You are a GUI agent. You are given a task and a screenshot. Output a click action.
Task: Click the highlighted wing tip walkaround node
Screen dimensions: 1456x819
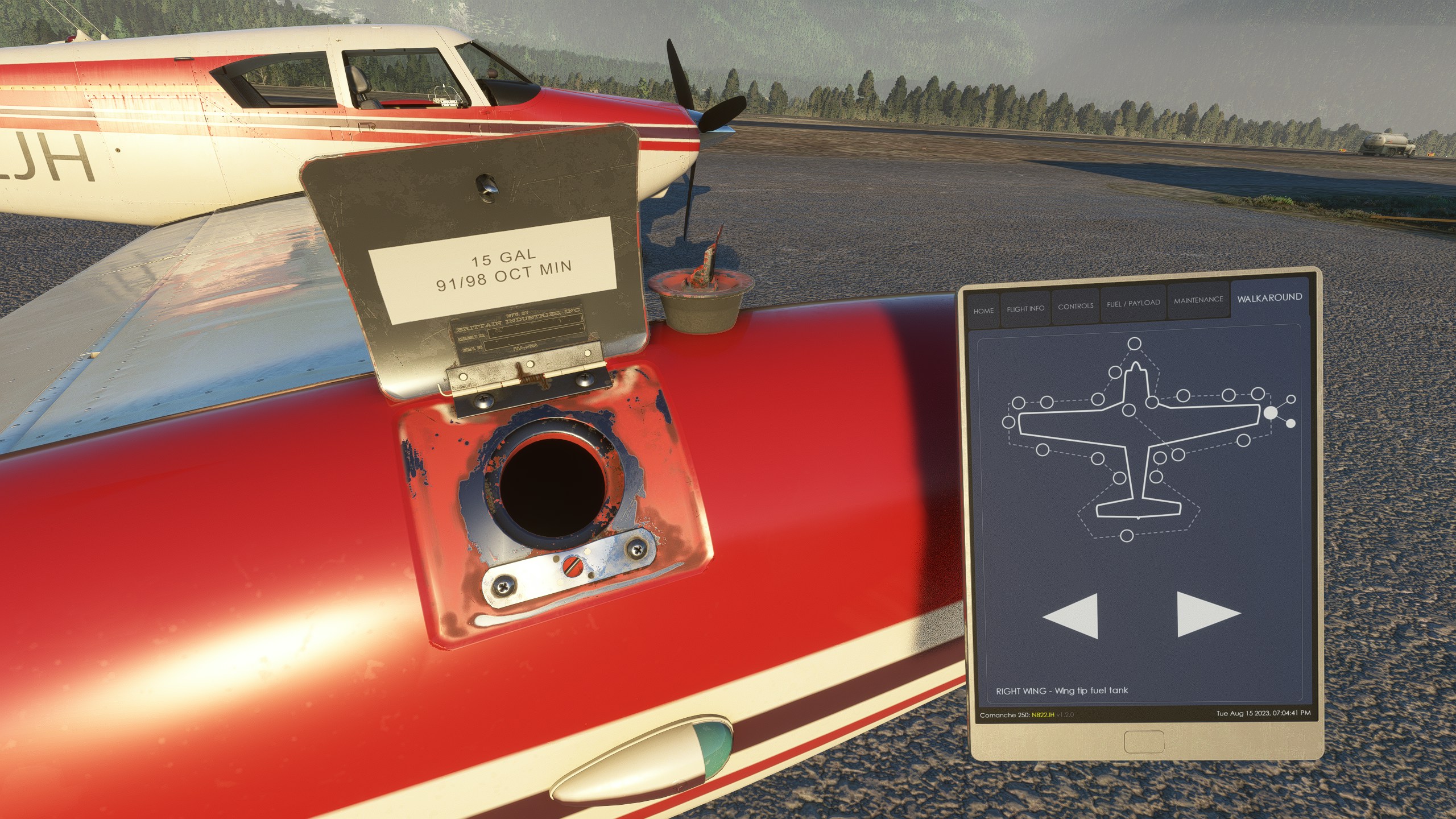click(x=1271, y=413)
